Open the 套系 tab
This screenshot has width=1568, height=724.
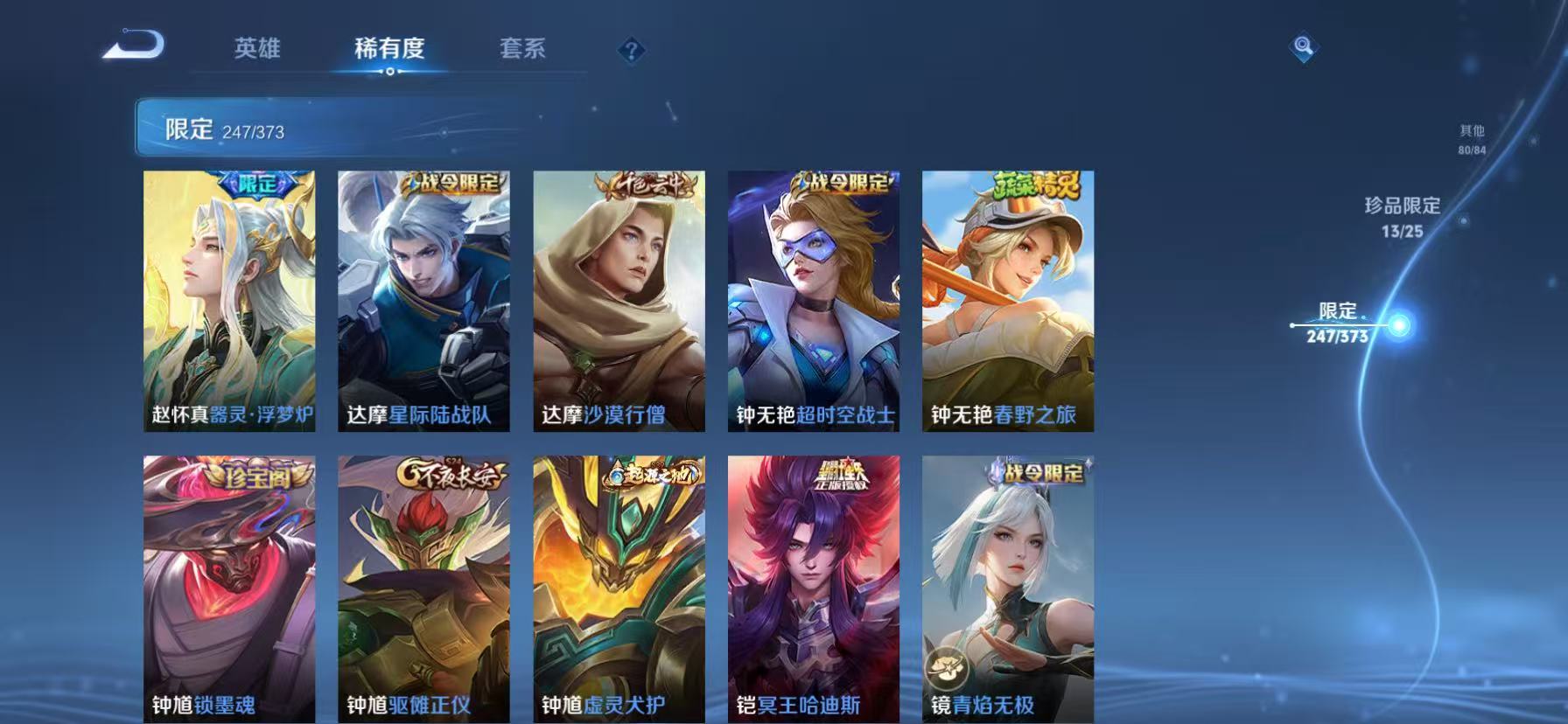(x=522, y=50)
